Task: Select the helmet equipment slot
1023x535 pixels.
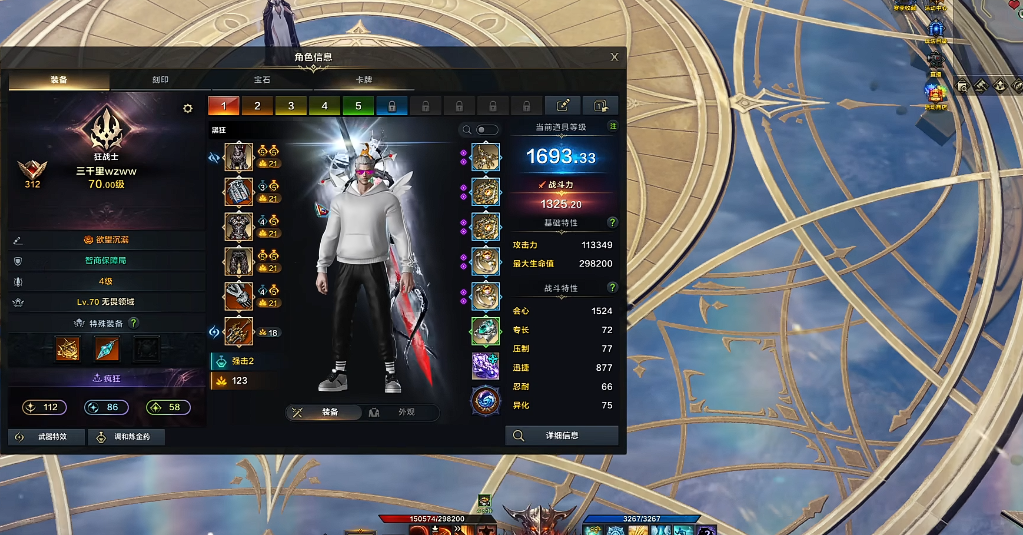Action: click(x=238, y=157)
